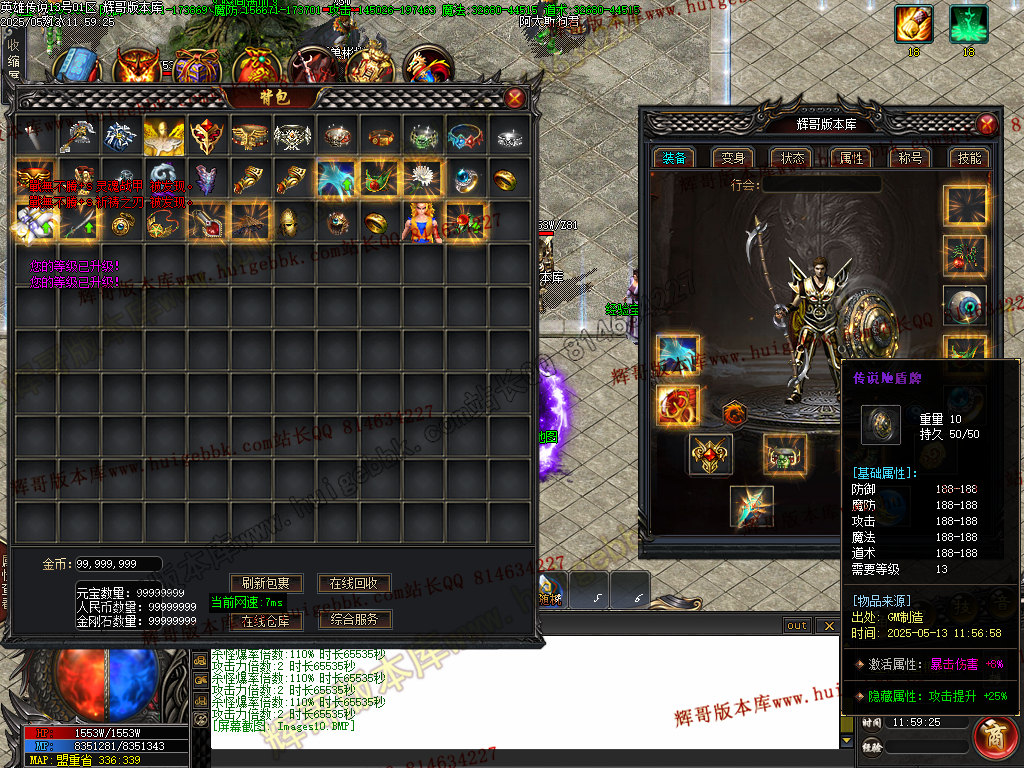1024x768 pixels.
Task: Open the red 商 shop button
Action: point(996,737)
